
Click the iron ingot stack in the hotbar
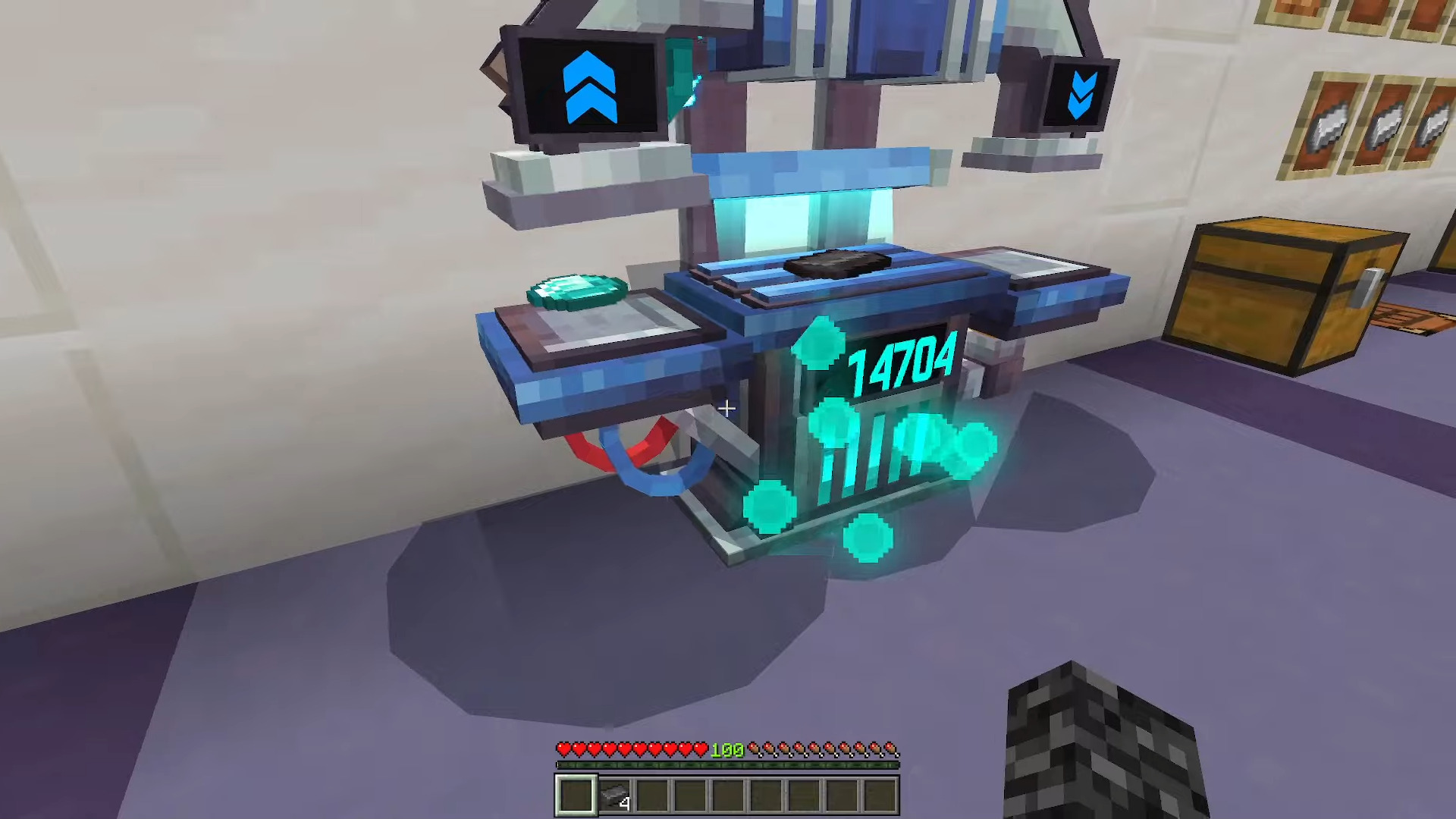coord(614,792)
